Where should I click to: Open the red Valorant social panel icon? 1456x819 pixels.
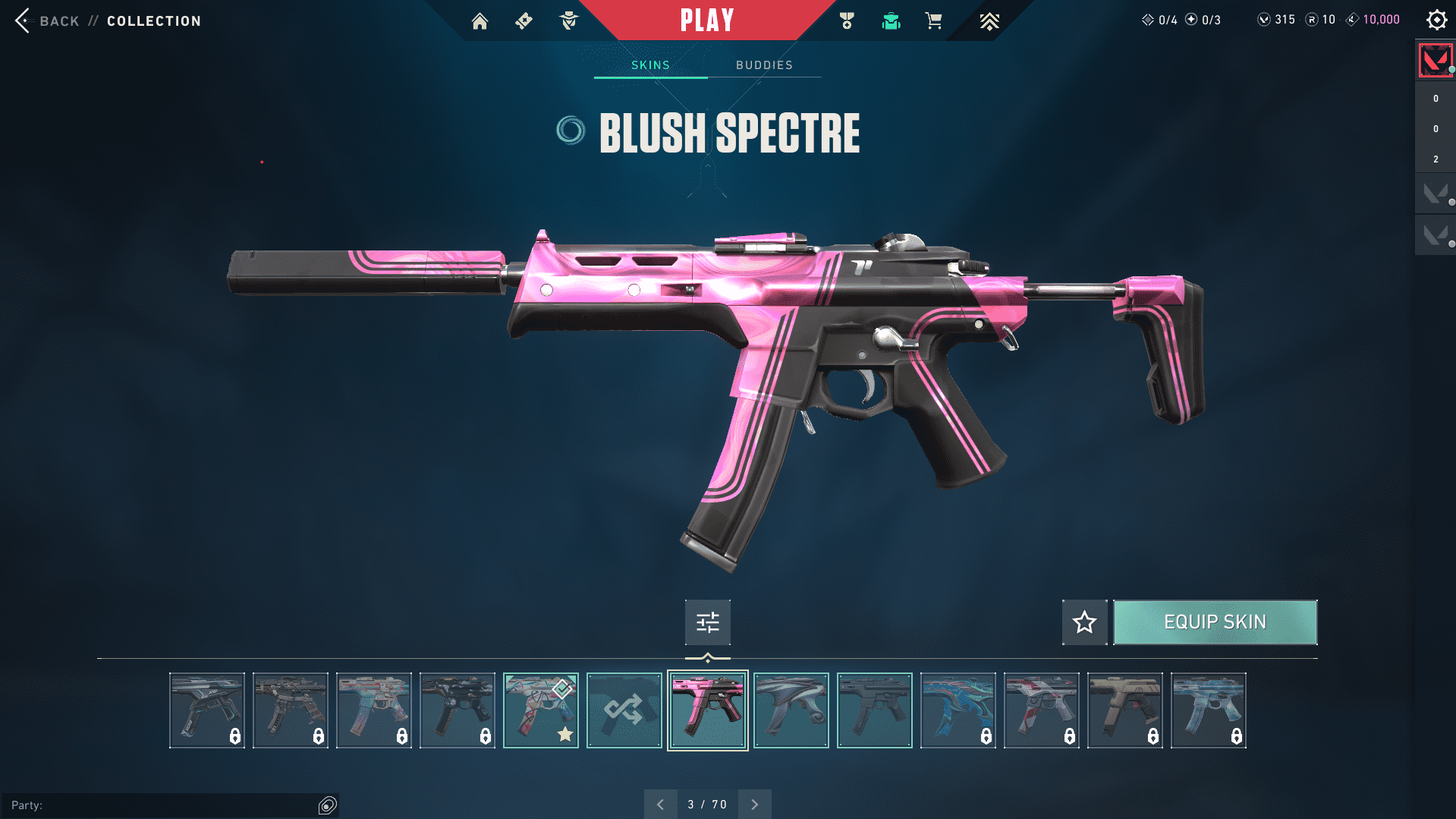[x=1435, y=60]
